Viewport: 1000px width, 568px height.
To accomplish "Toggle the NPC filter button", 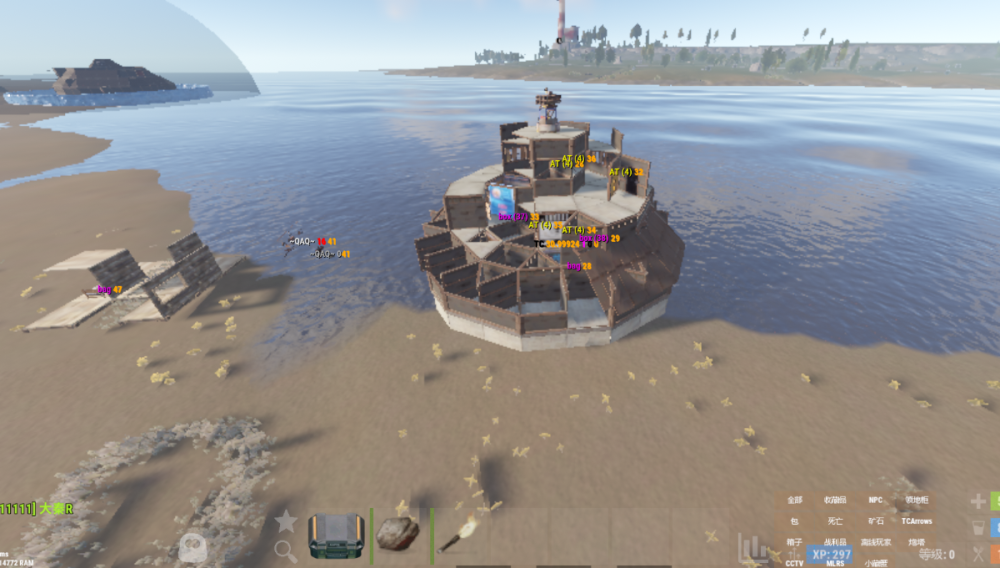I will click(876, 499).
